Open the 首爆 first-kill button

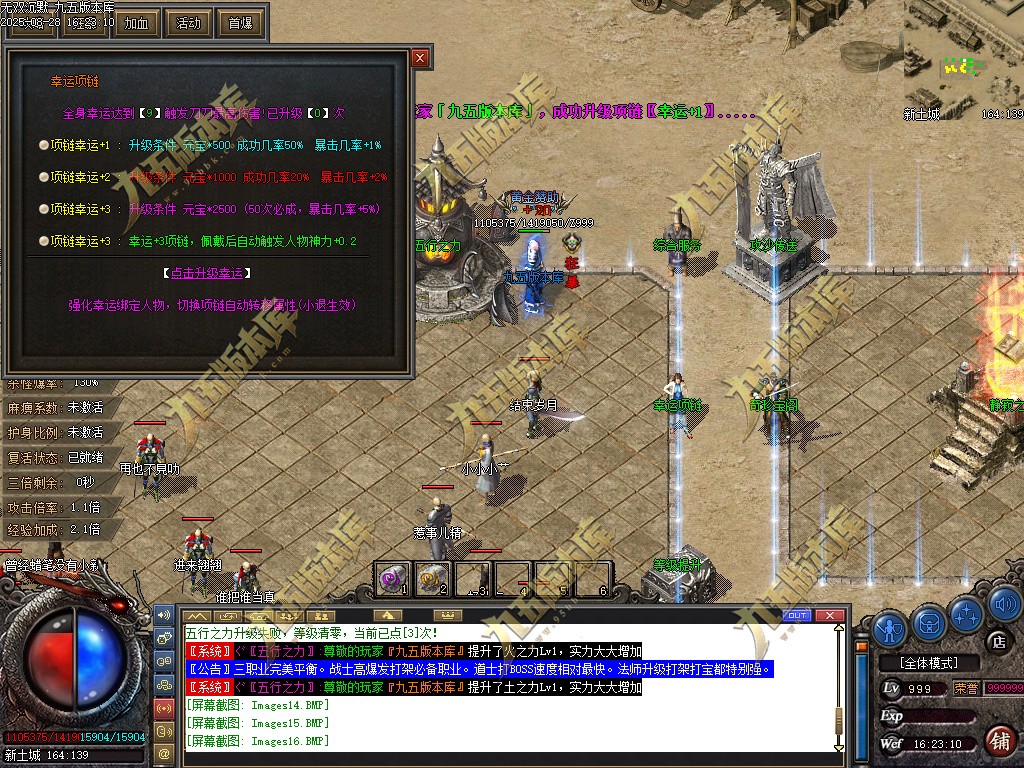coord(240,23)
